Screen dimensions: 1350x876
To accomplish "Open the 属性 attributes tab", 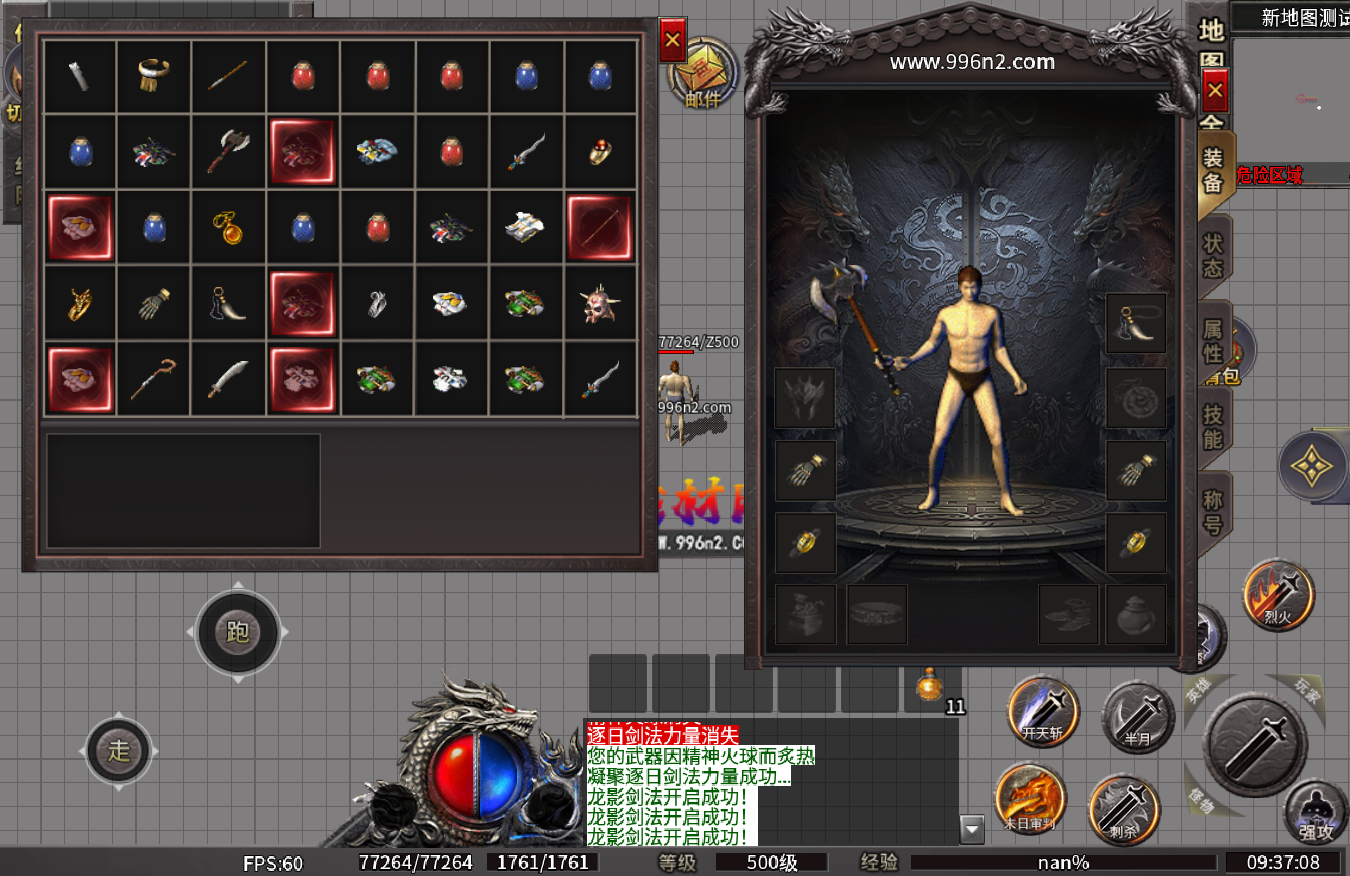I will tap(1213, 340).
